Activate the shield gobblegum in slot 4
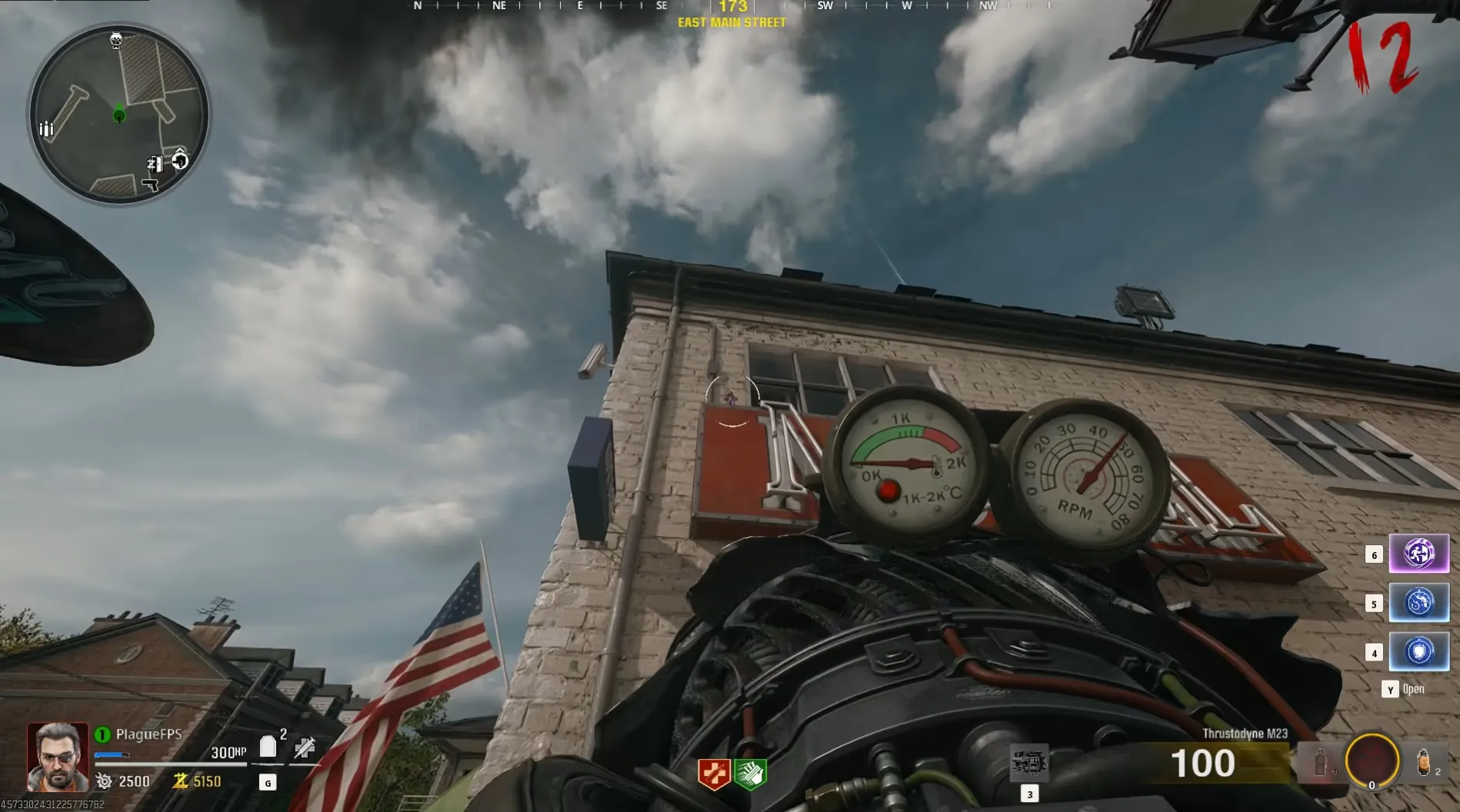This screenshot has width=1460, height=812. point(1418,652)
